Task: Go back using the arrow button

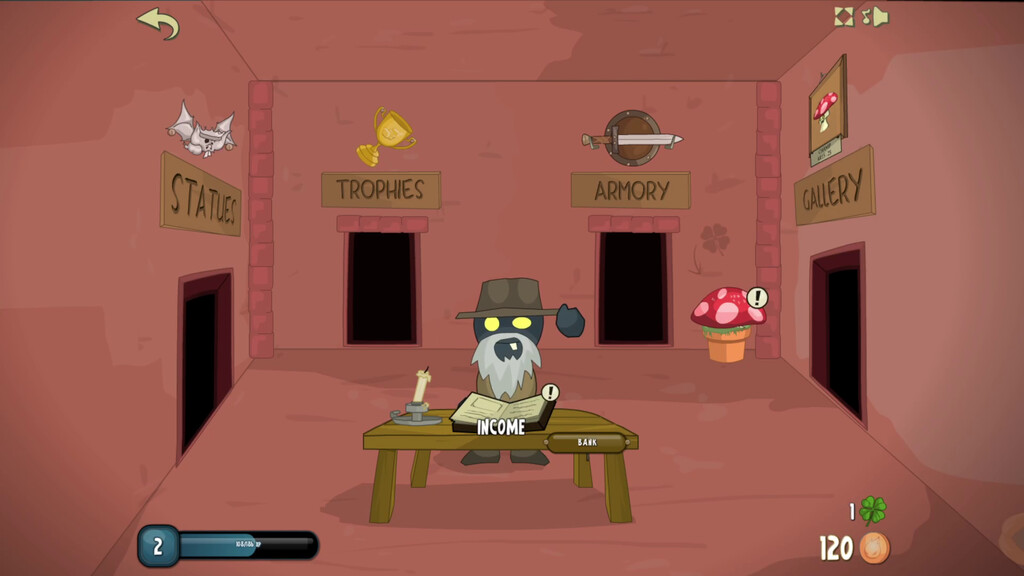Action: pos(158,22)
